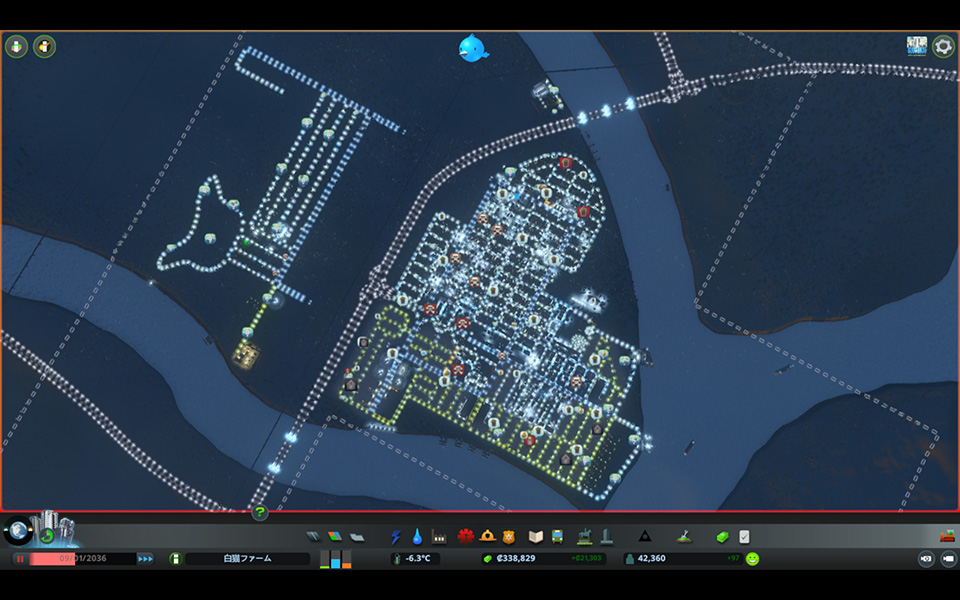Open the water and sewage menu
The width and height of the screenshot is (960, 600).
click(x=417, y=537)
